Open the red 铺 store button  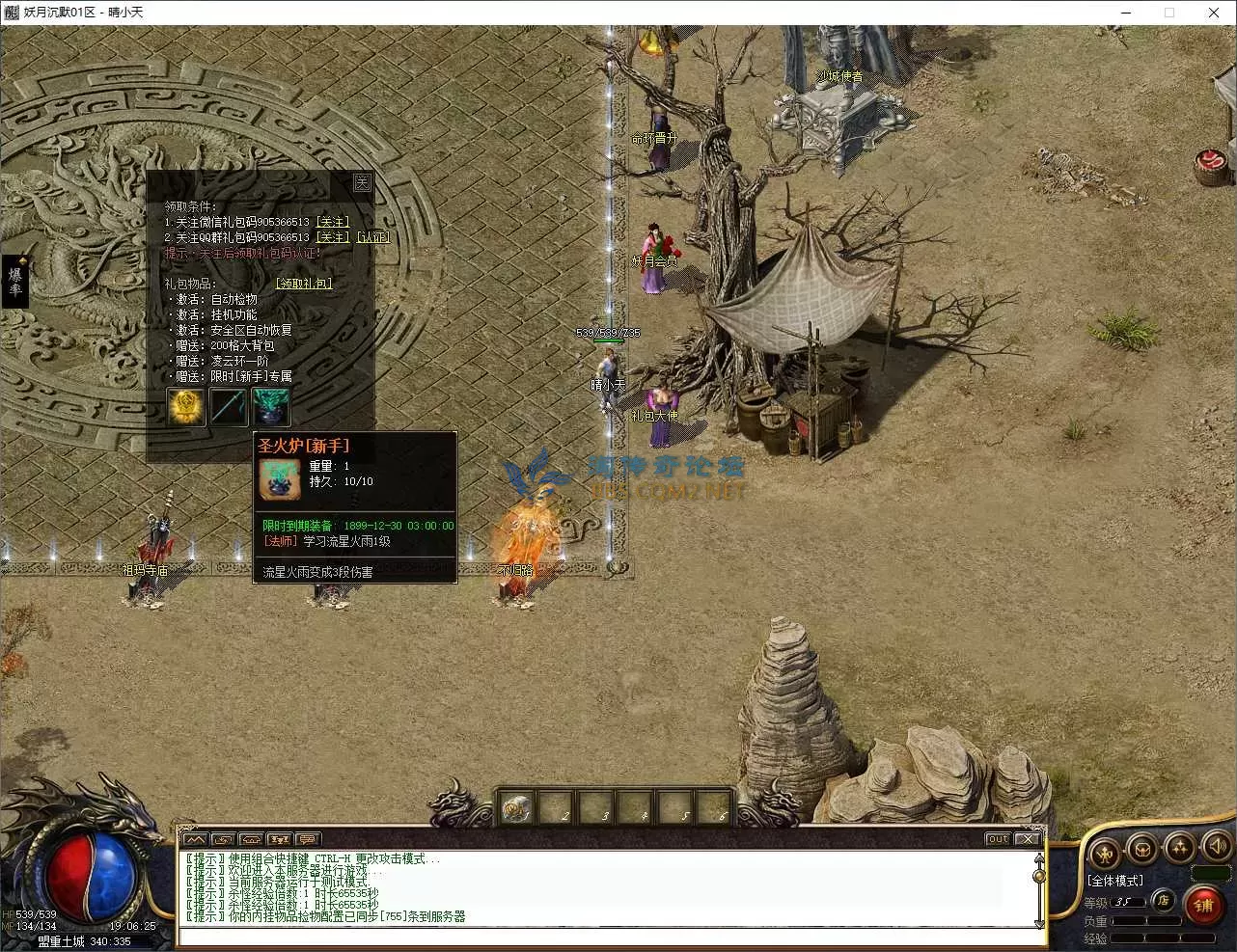pos(1203,906)
